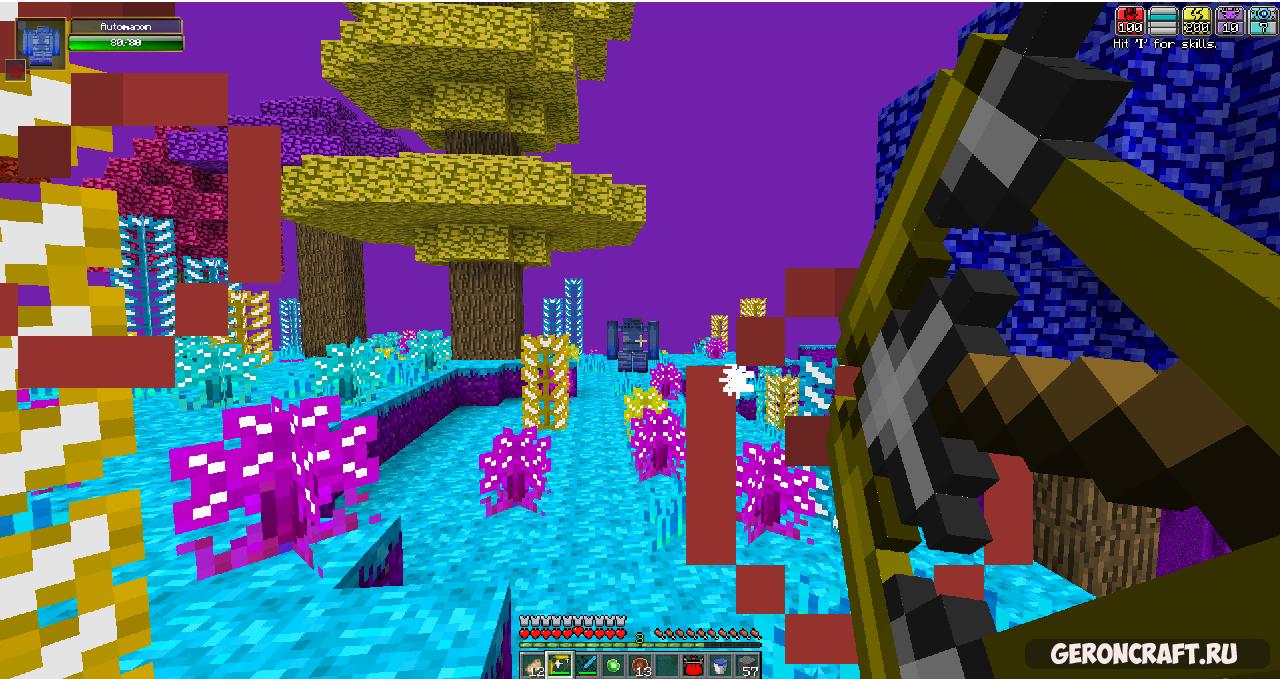Click the Automaton target portrait
Image resolution: width=1280 pixels, height=679 pixels.
tap(42, 43)
